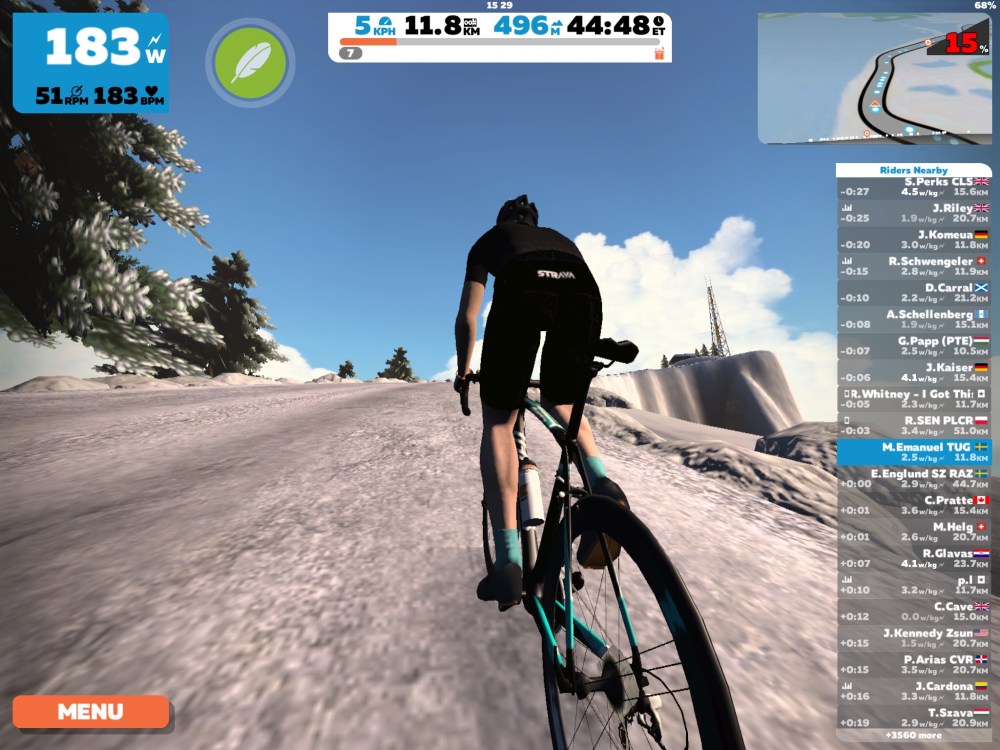Choose J.Kennedy Zsun rider row

914,638
